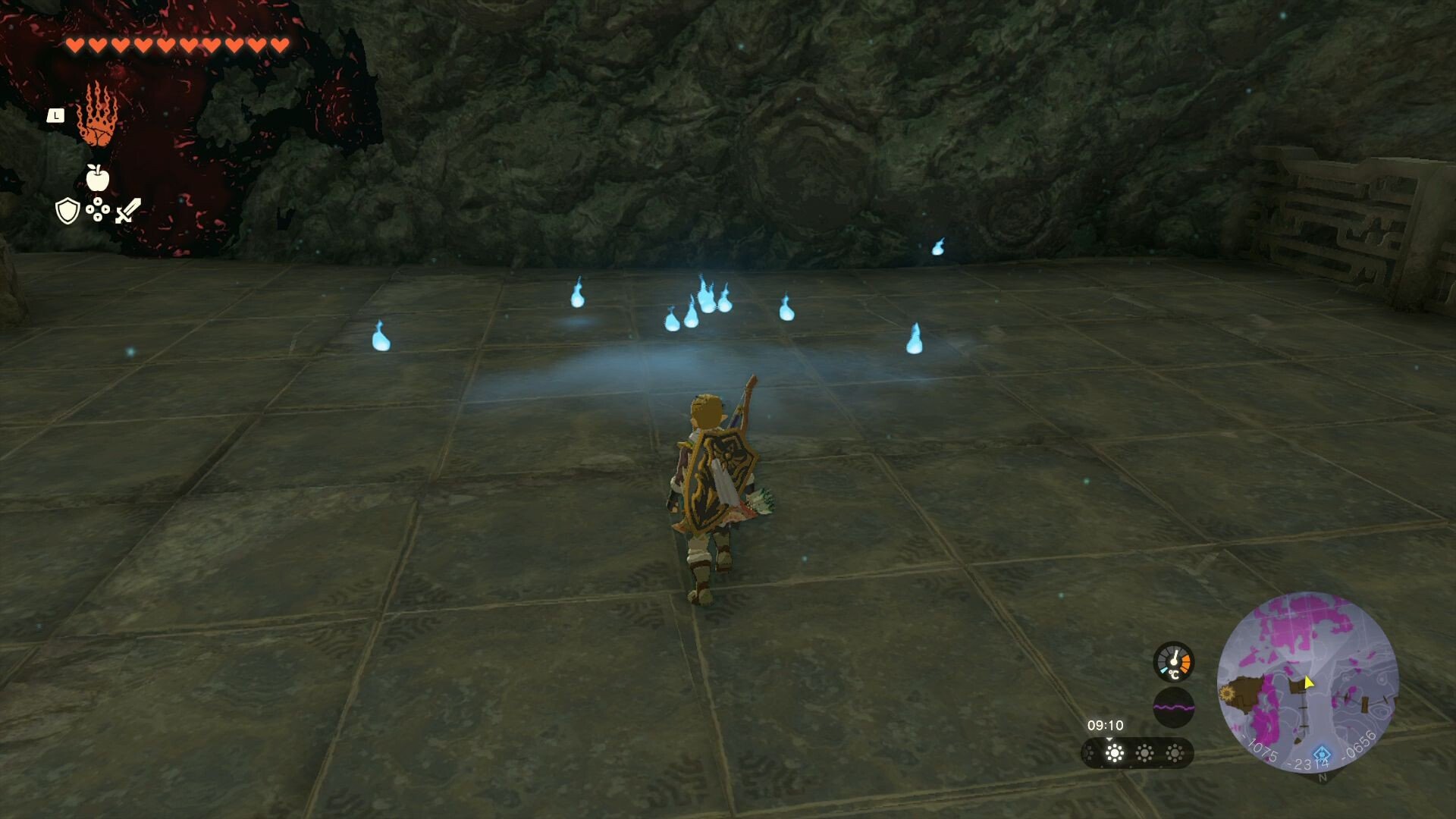Select the arrow bundle icon between shield and sword
The image size is (1456, 819).
point(97,209)
